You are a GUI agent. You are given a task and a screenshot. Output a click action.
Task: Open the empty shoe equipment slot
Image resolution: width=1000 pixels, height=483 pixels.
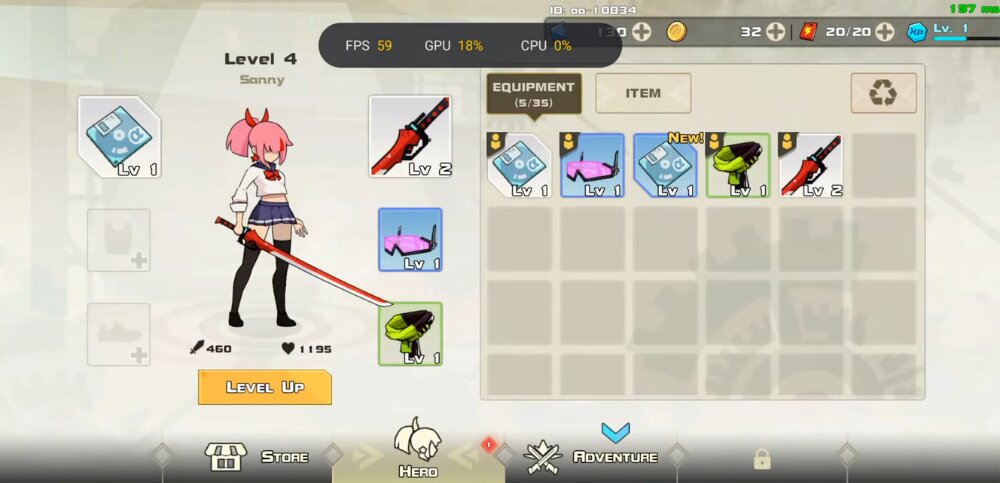coord(119,334)
